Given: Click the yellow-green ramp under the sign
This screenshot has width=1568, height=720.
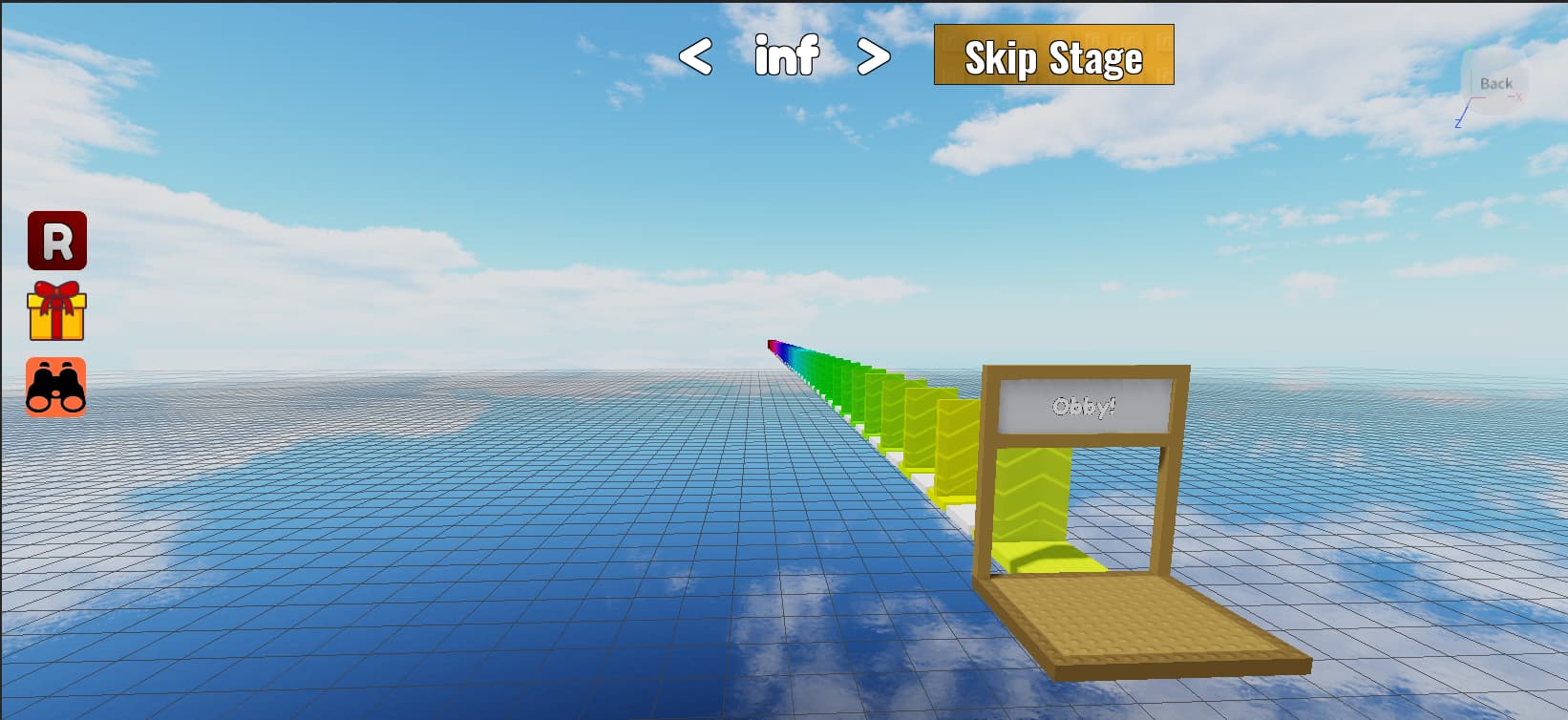Looking at the screenshot, I should pyautogui.click(x=1033, y=492).
